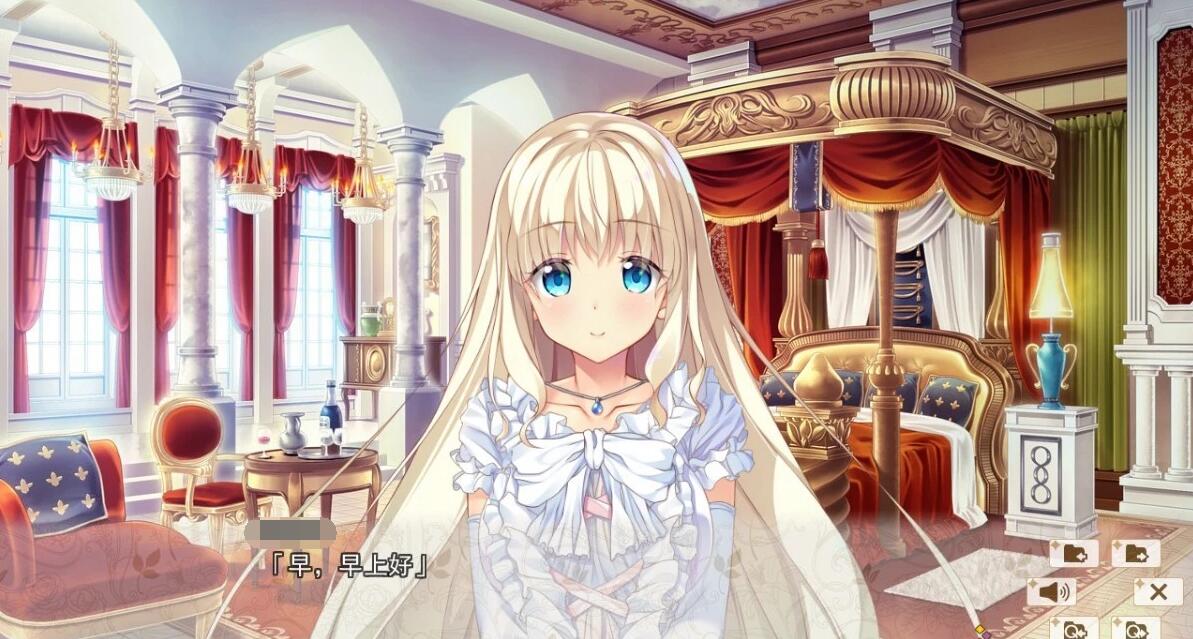Quick save with the Q folder left-arrow icon
Viewport: 1193px width, 639px height.
coord(1075,629)
